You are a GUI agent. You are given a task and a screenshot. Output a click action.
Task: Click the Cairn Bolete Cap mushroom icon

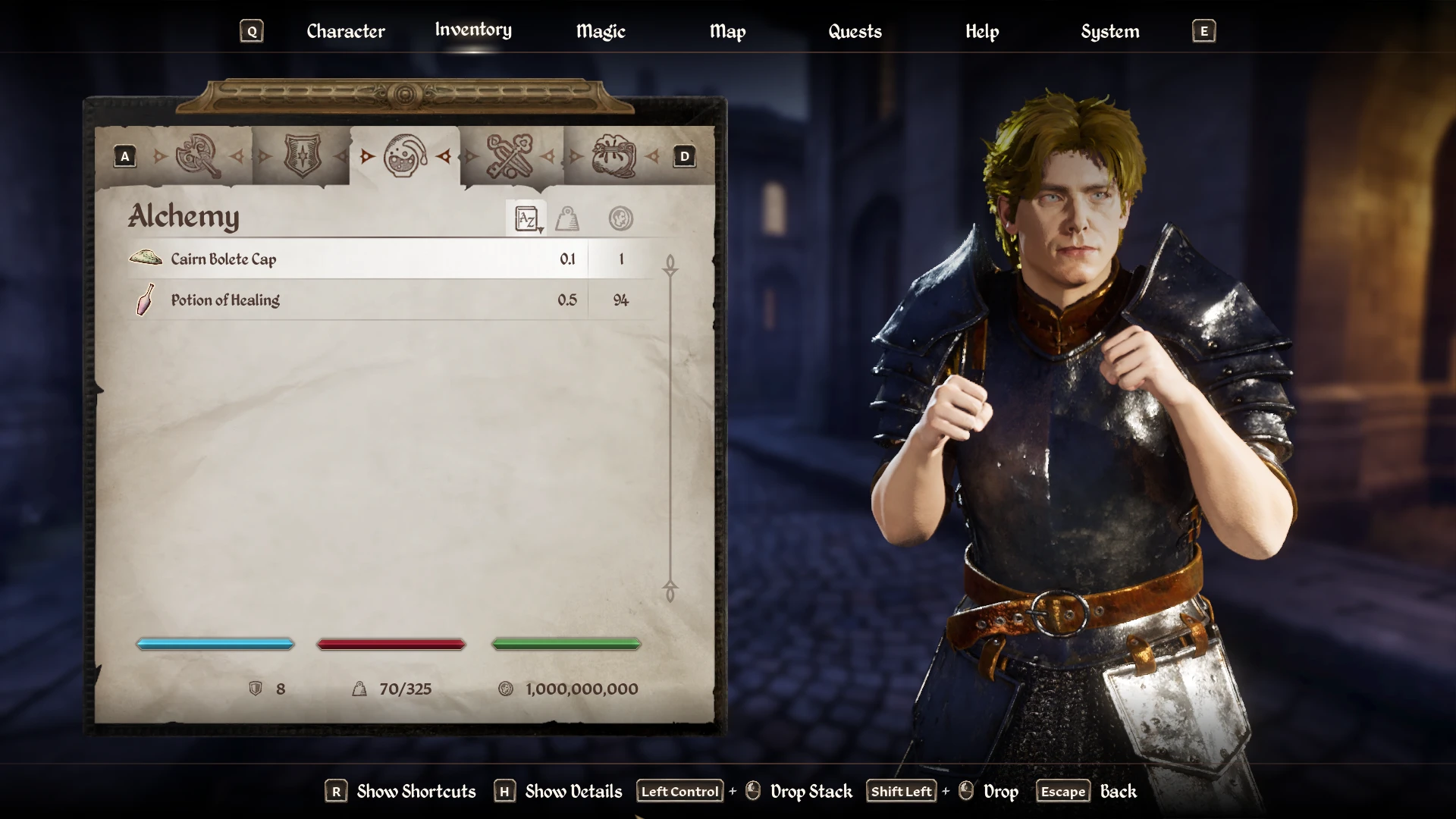[x=146, y=259]
